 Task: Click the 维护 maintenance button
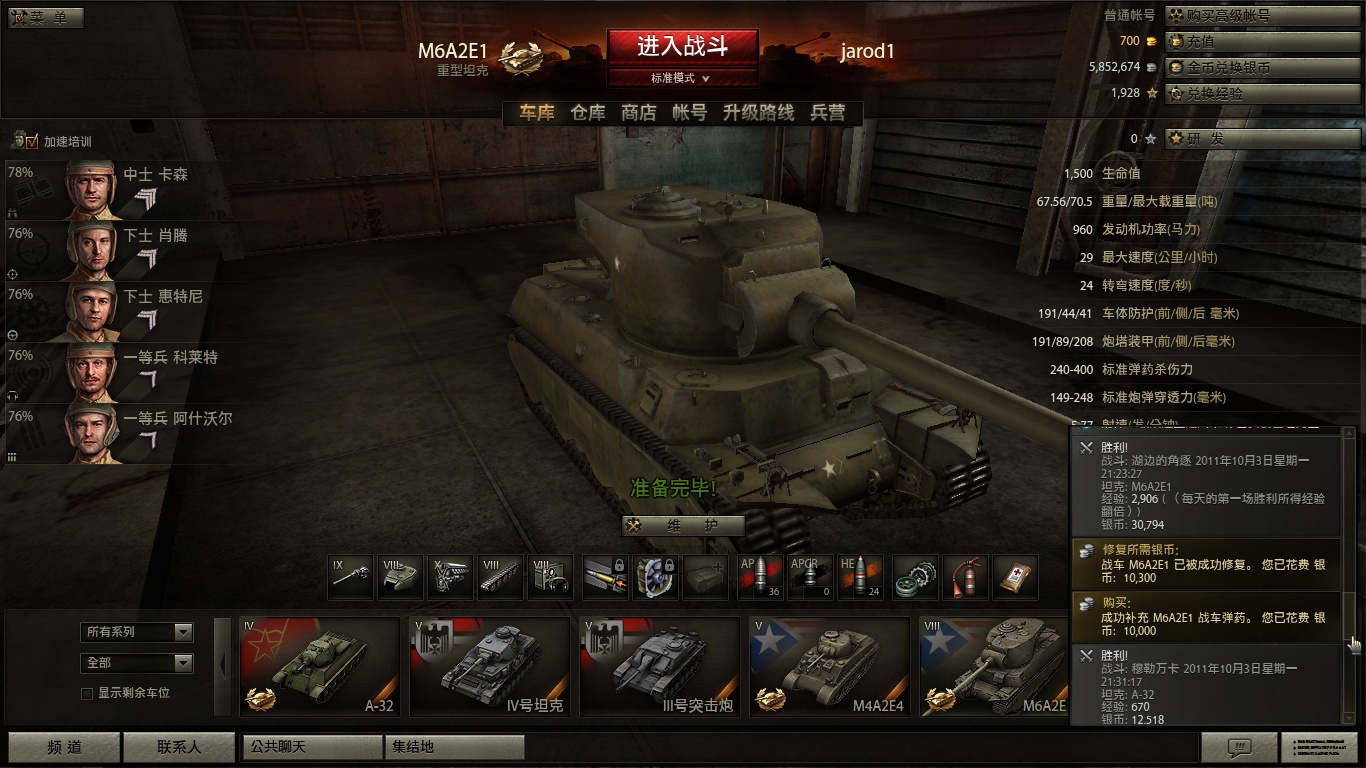coord(683,526)
